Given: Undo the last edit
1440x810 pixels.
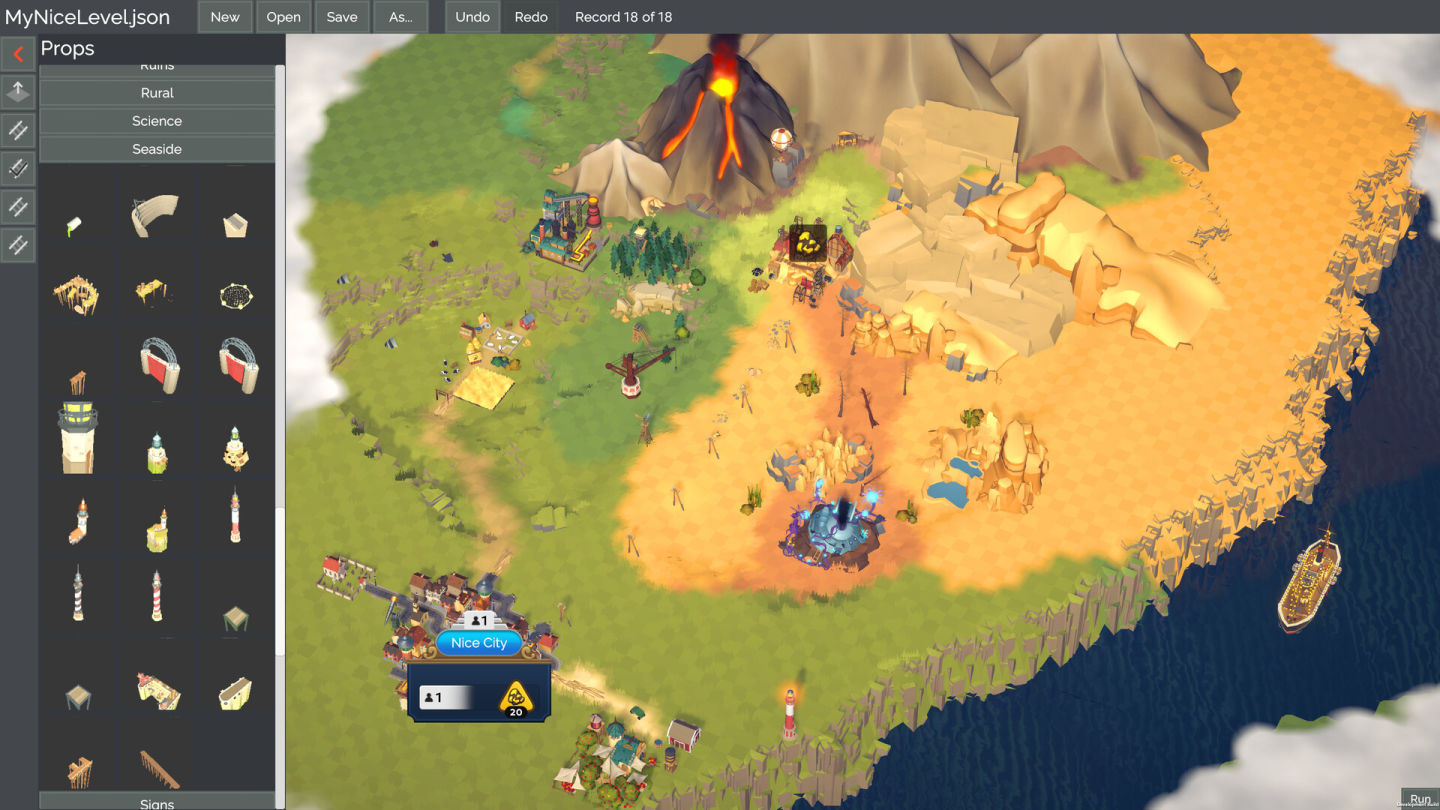Looking at the screenshot, I should coord(472,17).
